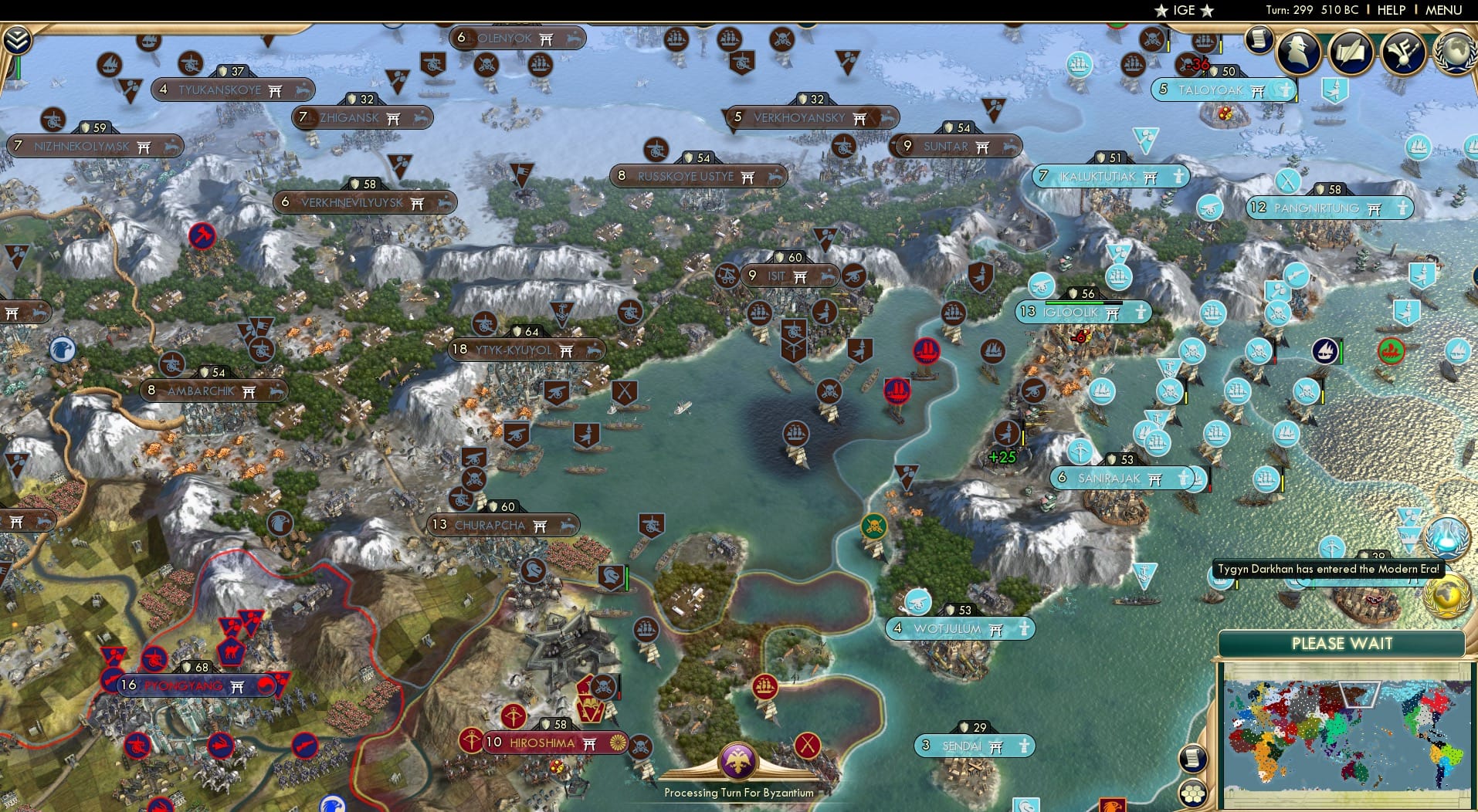Viewport: 1478px width, 812px height.
Task: Open the Diplomacy overview quill-and-scroll icon
Action: point(1350,52)
